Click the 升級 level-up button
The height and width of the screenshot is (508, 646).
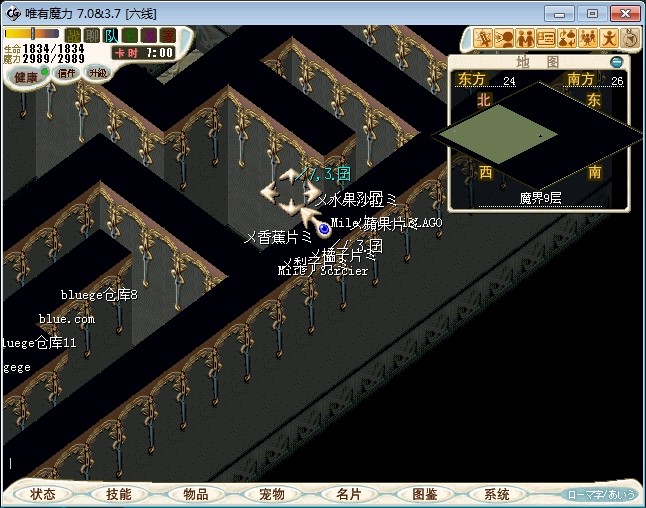[x=97, y=73]
